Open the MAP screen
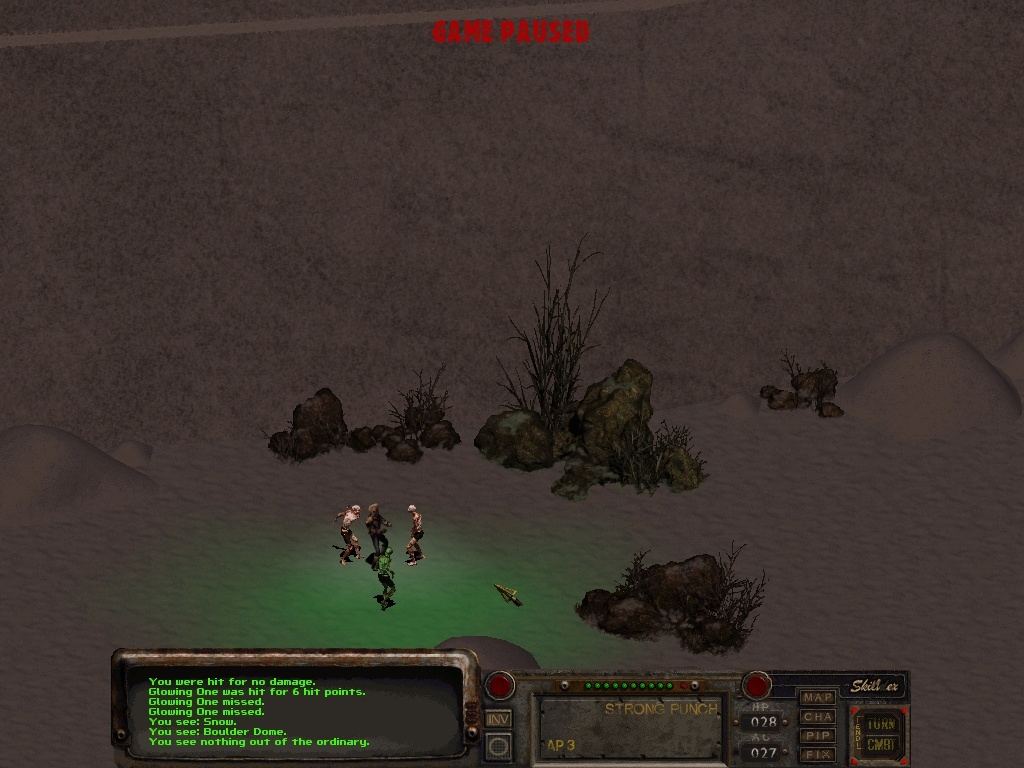This screenshot has width=1024, height=768. click(818, 697)
